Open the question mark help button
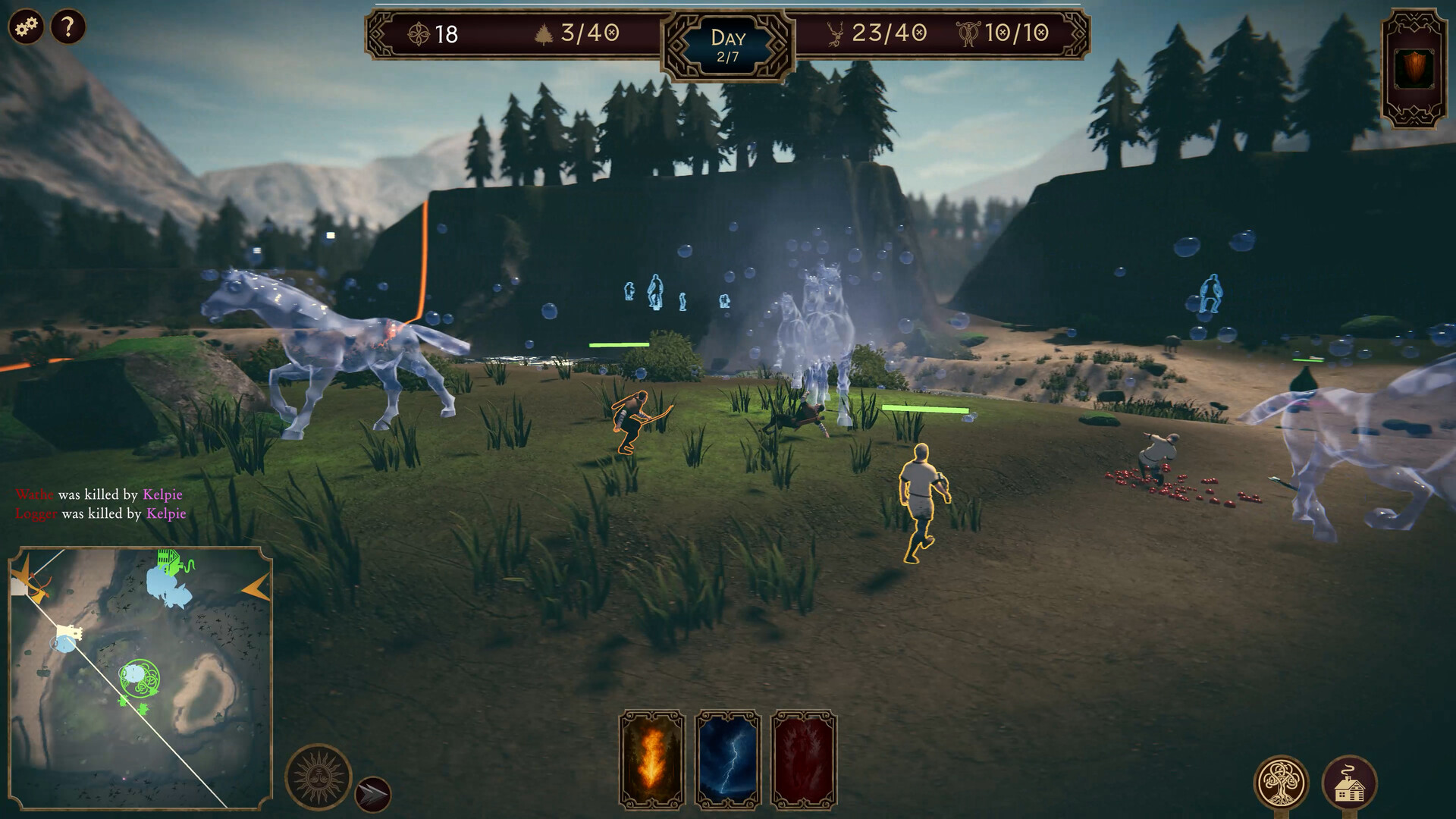 pyautogui.click(x=68, y=28)
